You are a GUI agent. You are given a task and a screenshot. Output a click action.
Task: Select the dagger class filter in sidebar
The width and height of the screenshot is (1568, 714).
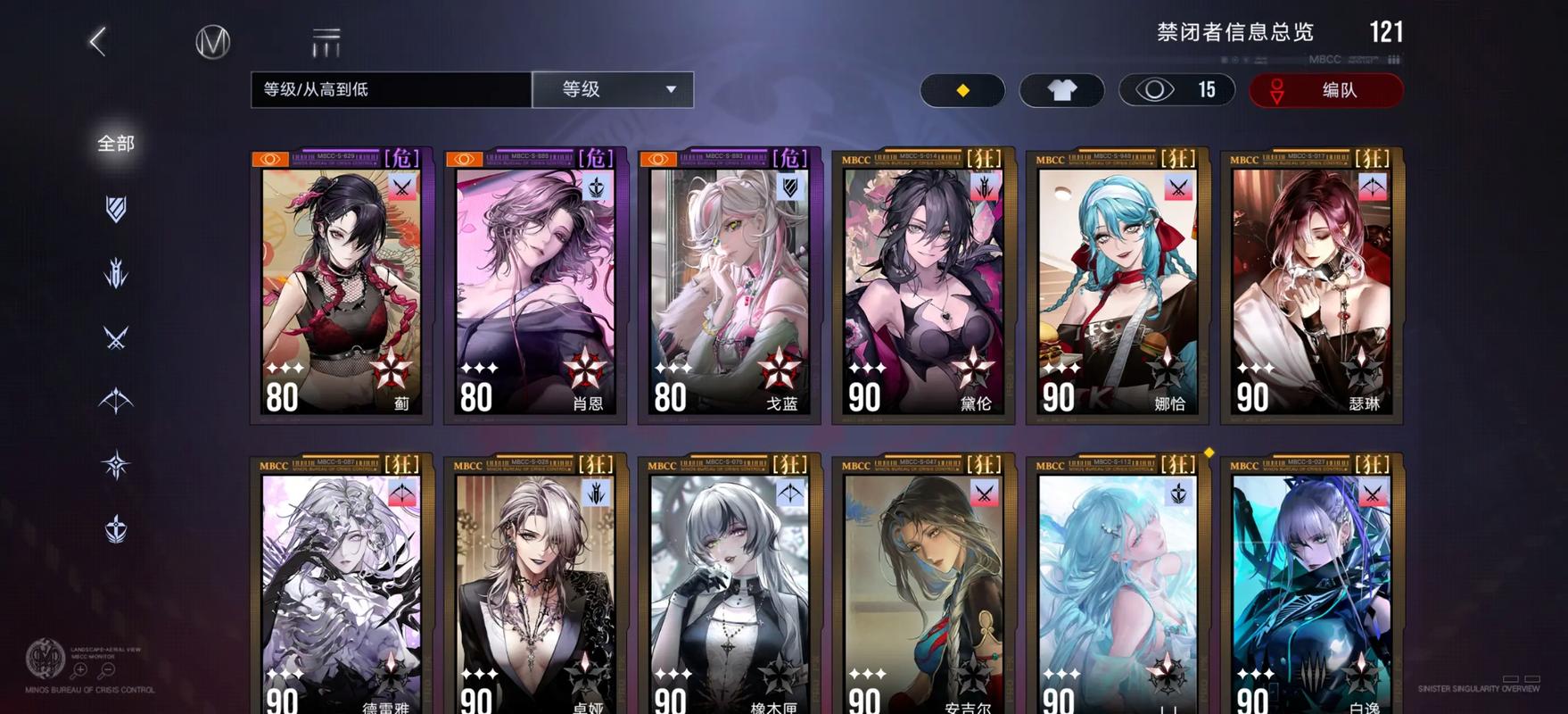[x=114, y=274]
